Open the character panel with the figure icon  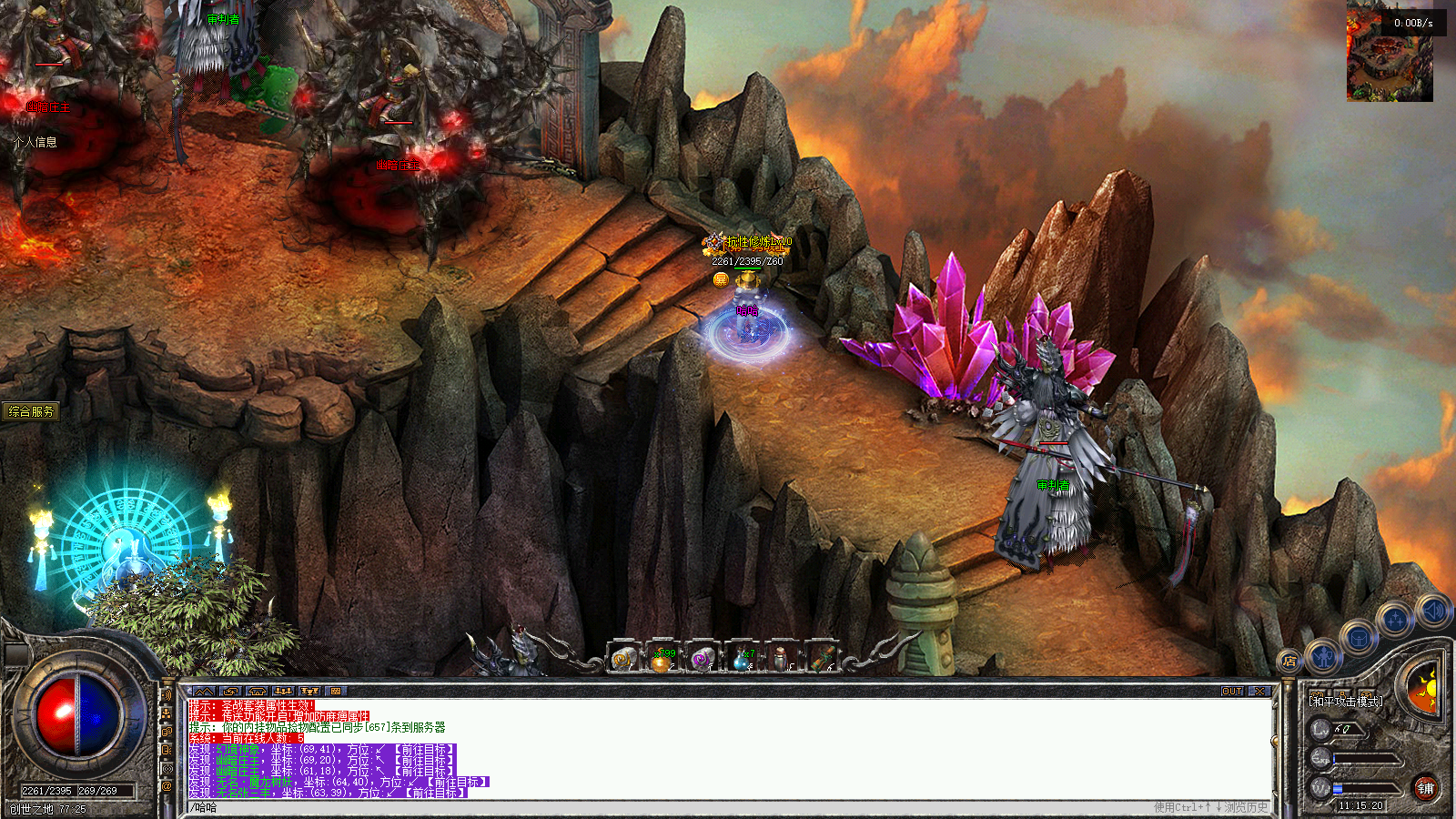click(1324, 655)
